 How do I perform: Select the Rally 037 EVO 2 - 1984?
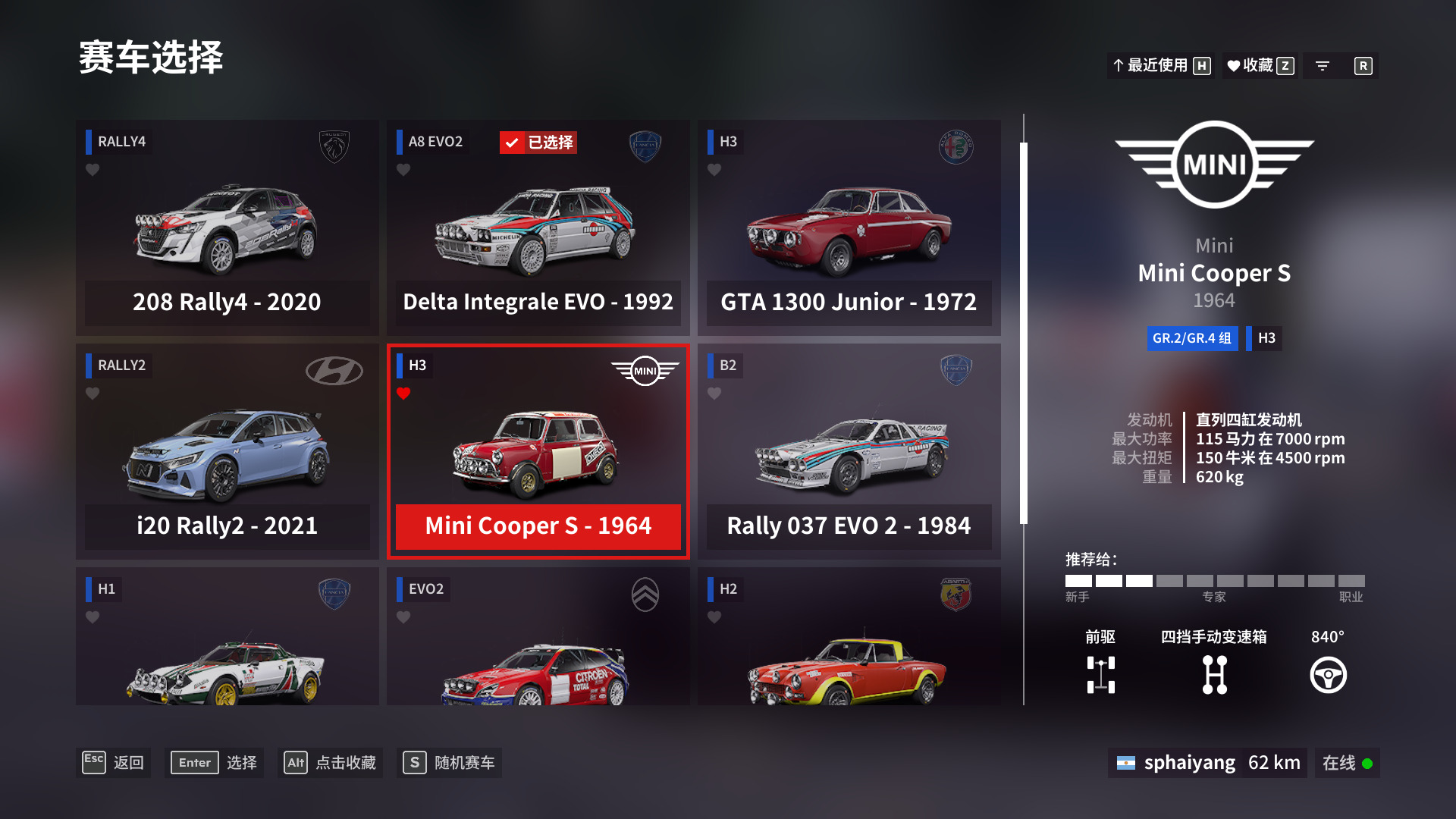pos(849,451)
